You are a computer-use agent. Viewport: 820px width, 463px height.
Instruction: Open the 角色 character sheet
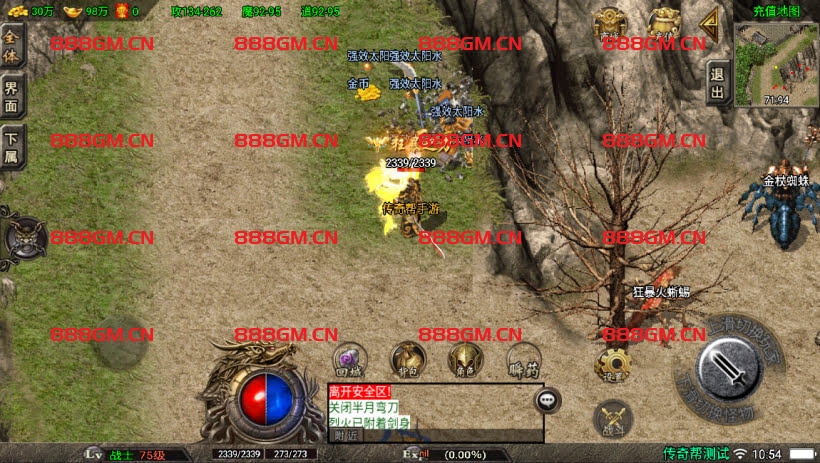[463, 360]
